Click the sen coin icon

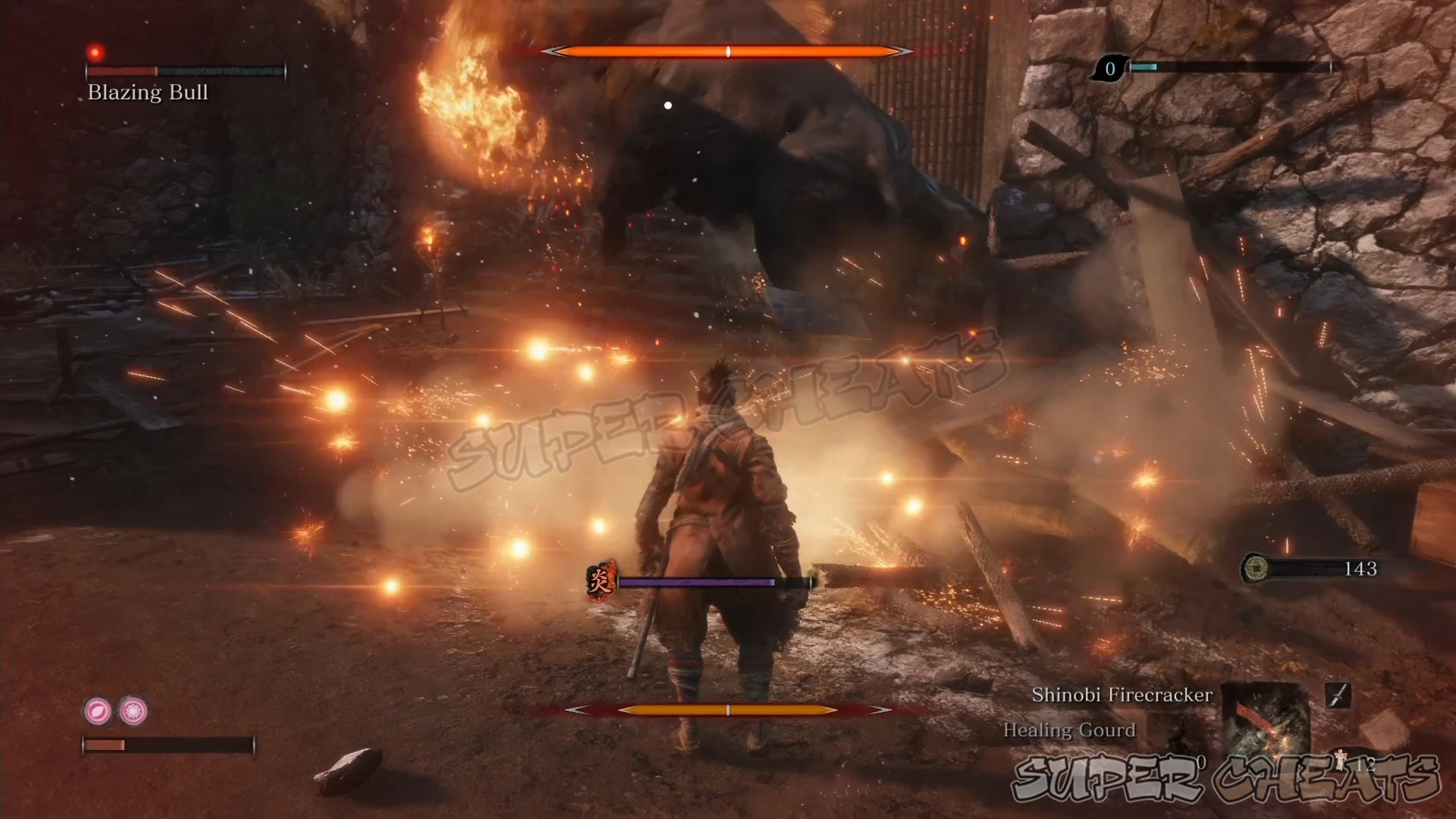1256,568
